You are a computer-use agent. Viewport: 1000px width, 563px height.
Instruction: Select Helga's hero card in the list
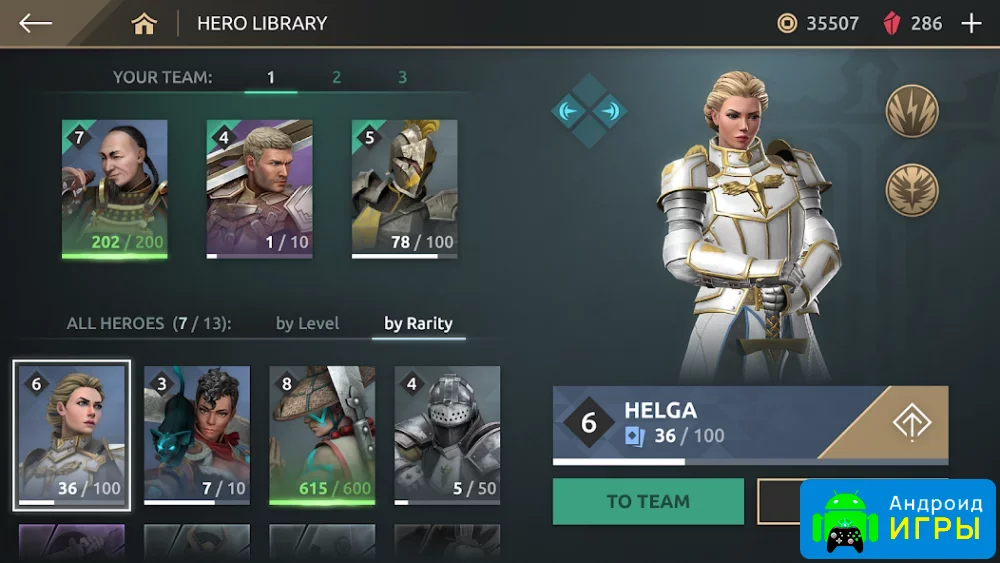click(x=72, y=434)
